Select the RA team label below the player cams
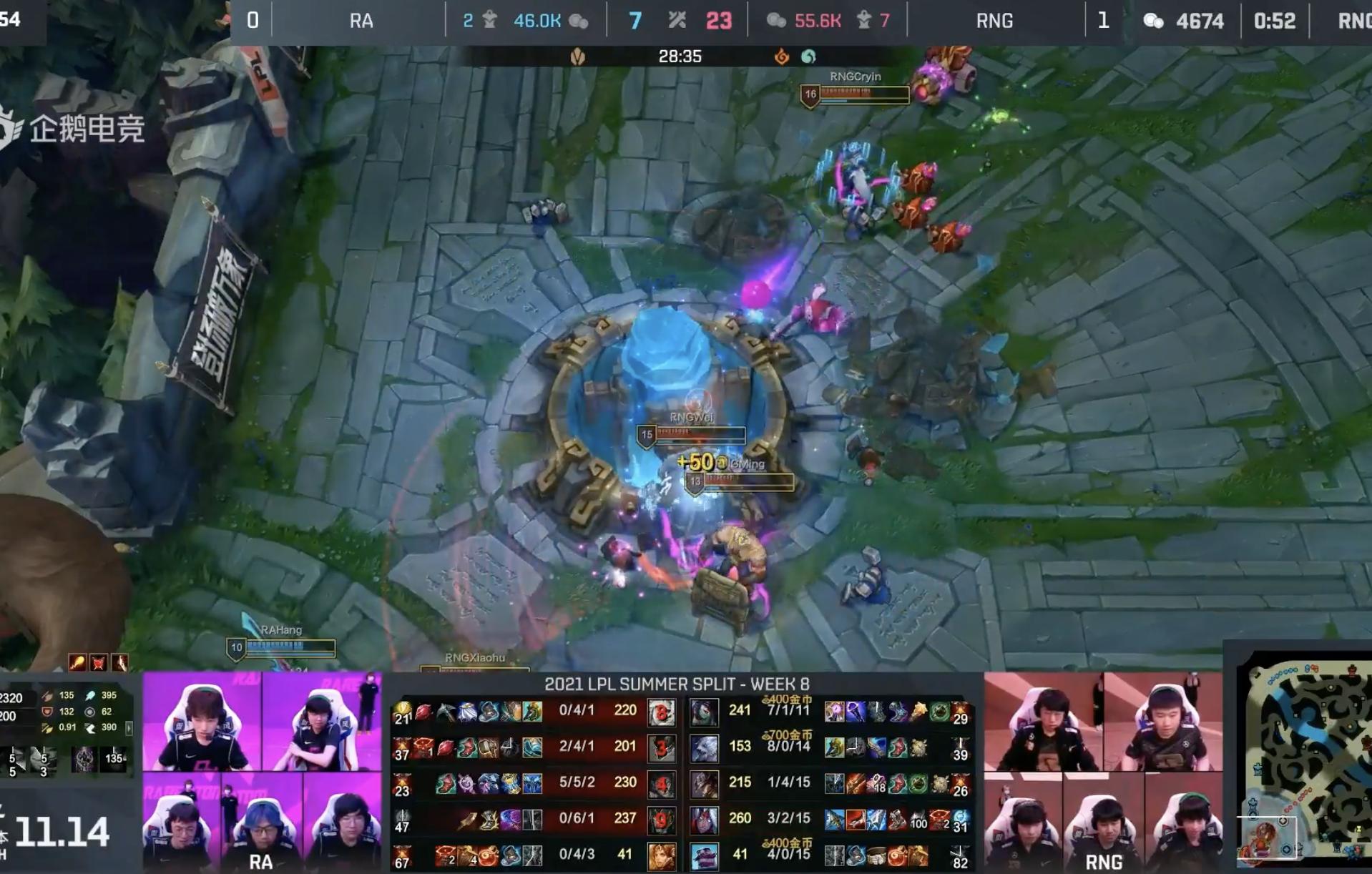Viewport: 1372px width, 874px height. (261, 861)
